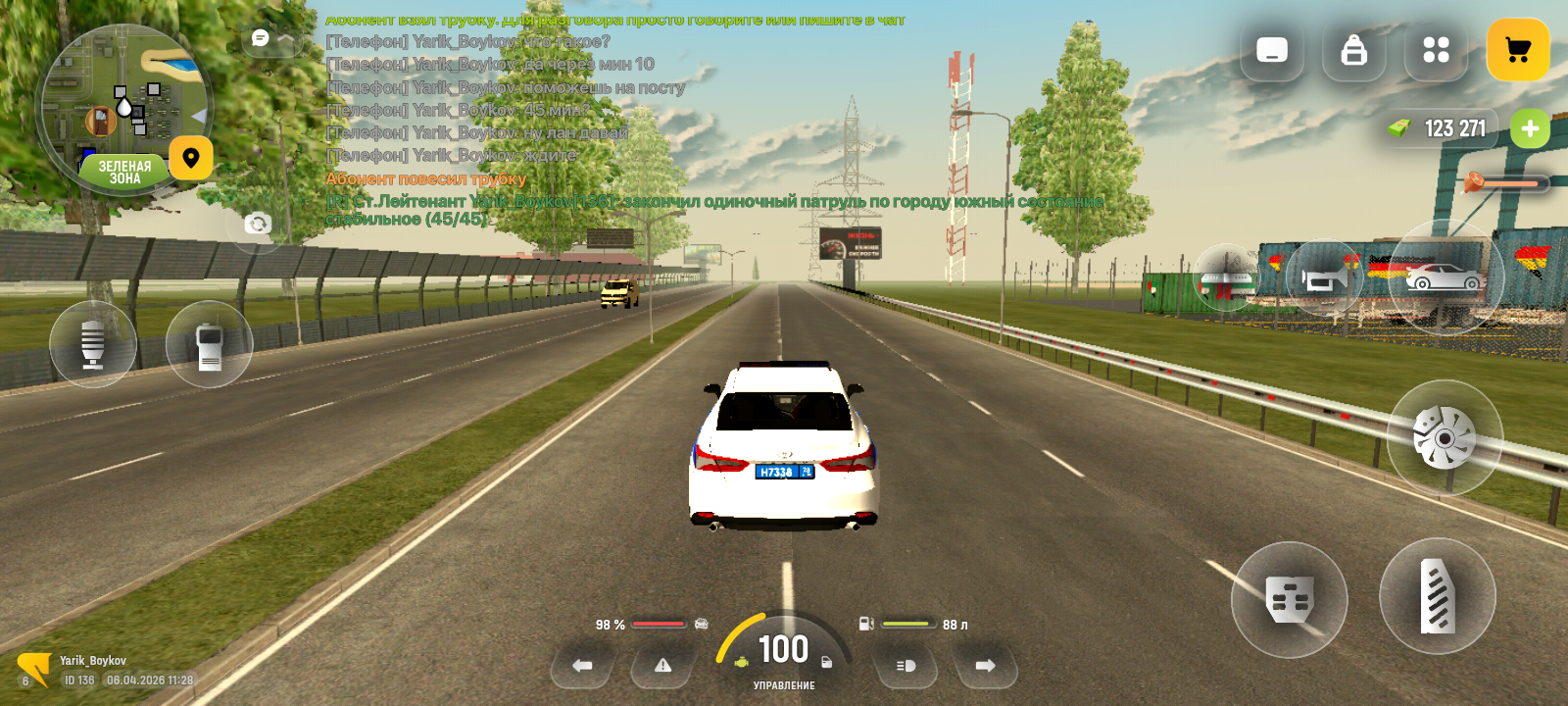Toggle the hazard warning lights
The width and height of the screenshot is (1568, 706).
[x=663, y=666]
